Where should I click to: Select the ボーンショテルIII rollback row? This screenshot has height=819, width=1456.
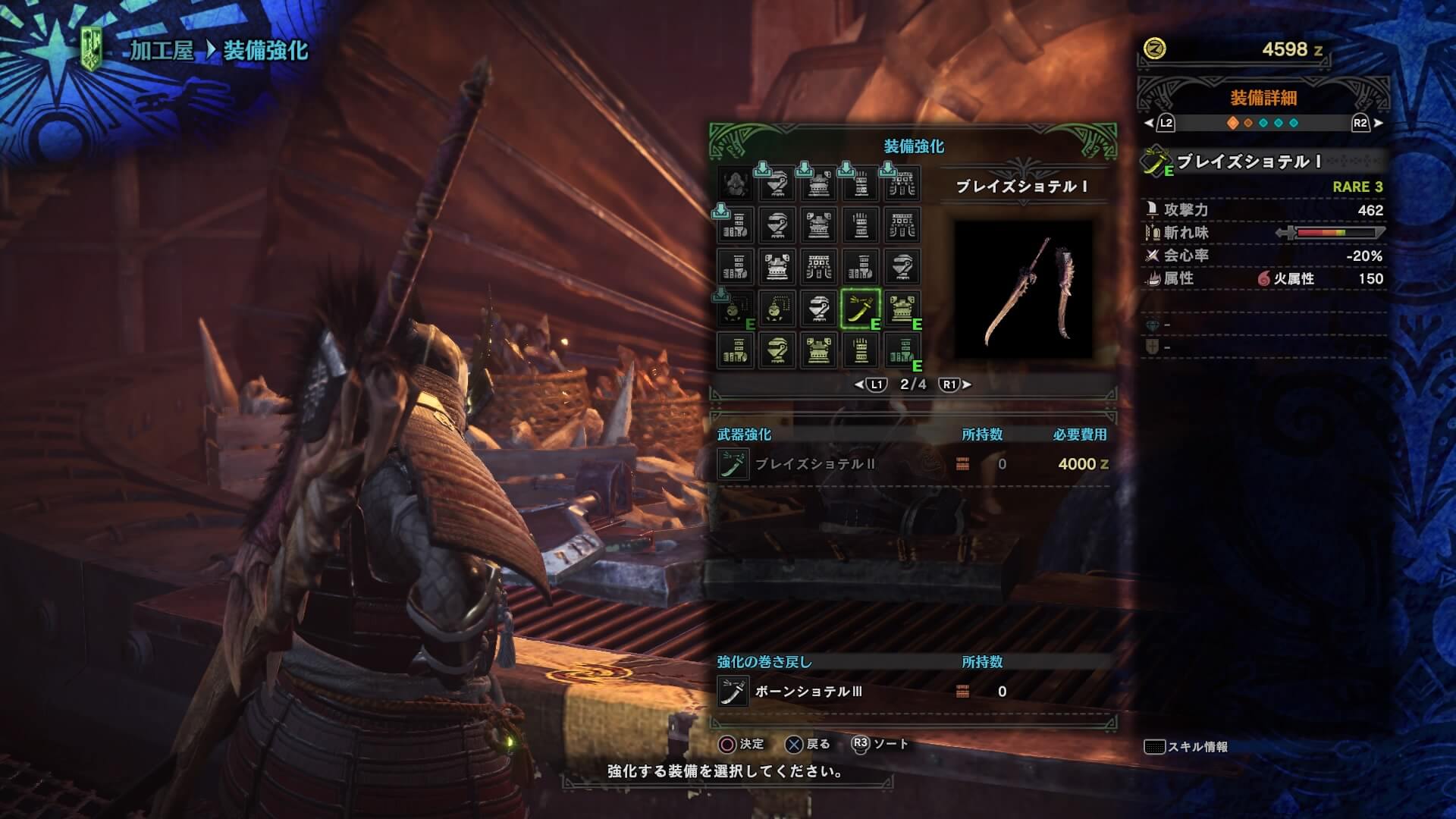coord(808,692)
